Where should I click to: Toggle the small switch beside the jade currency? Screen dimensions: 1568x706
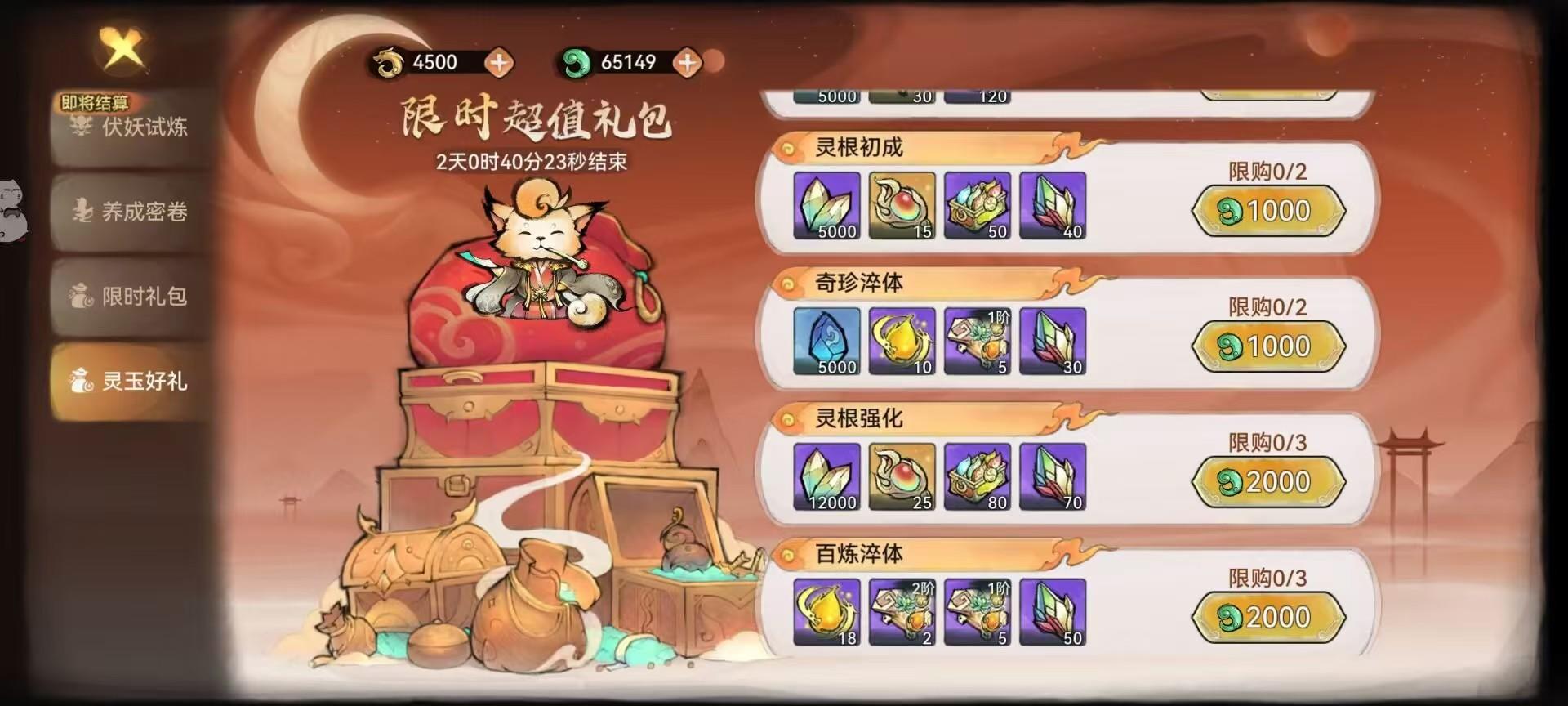click(x=713, y=59)
